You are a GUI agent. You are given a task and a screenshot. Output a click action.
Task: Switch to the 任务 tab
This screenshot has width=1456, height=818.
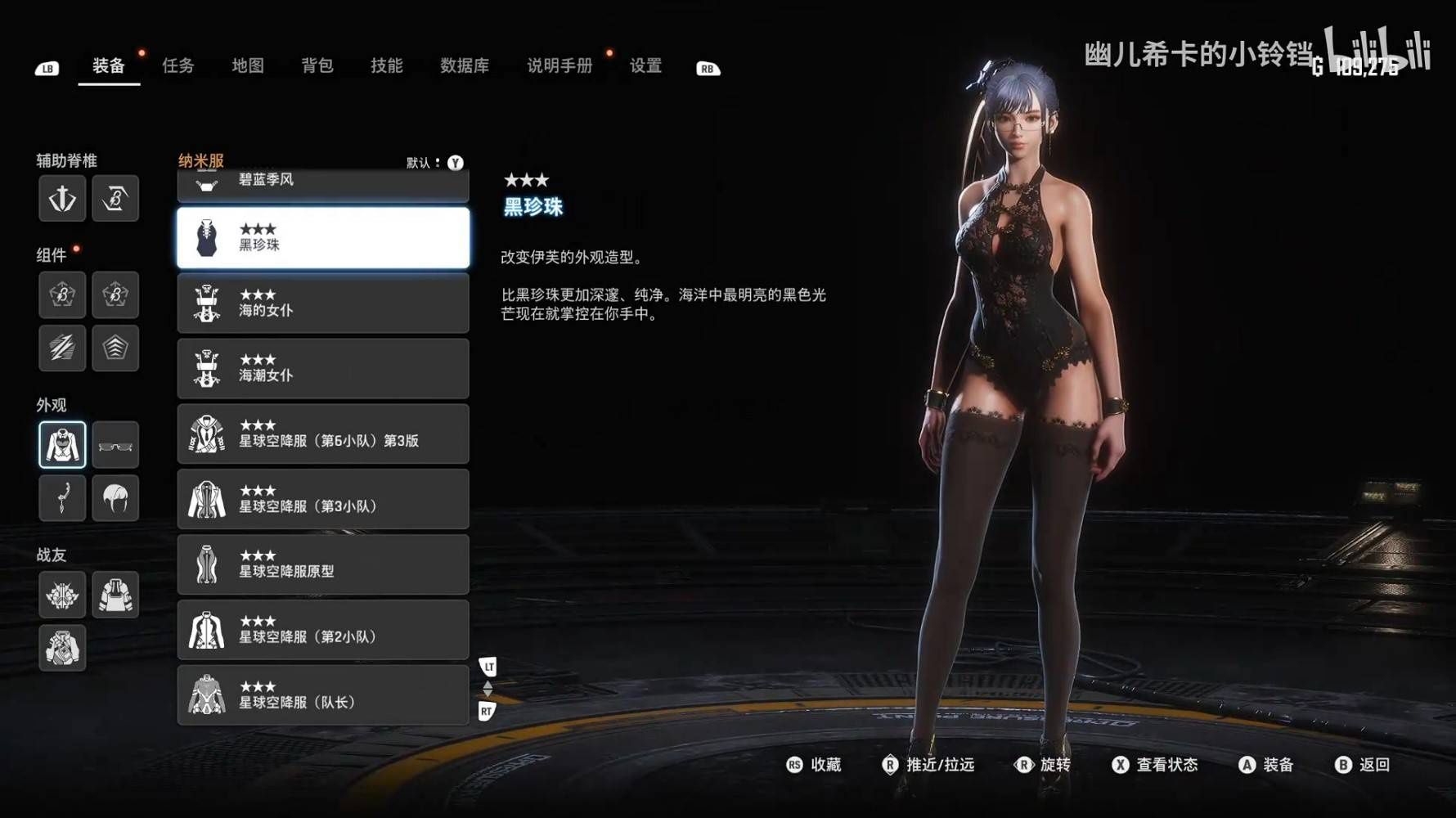tap(178, 66)
